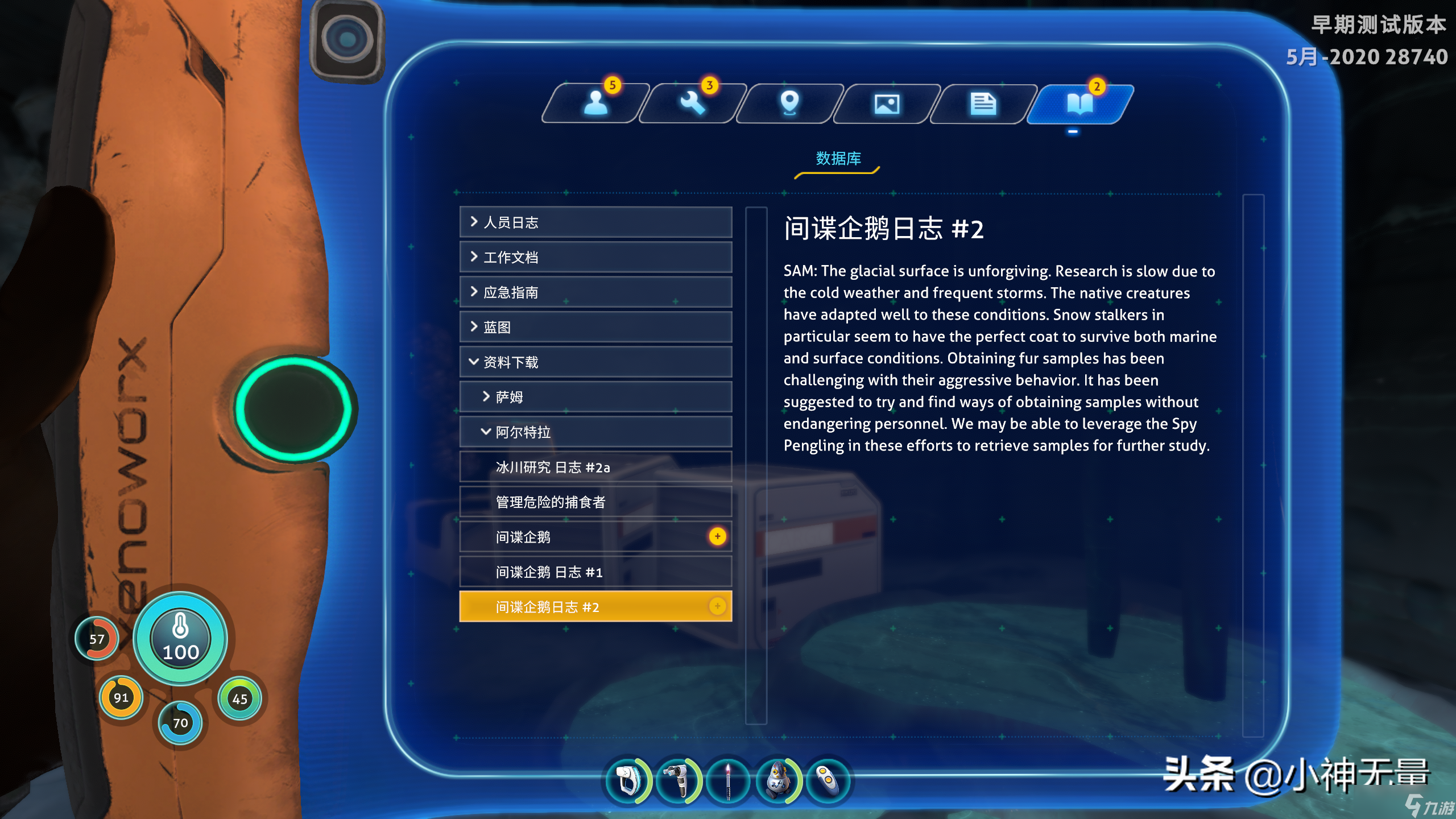Click the new-entry plus badge on 间谍企鹅
This screenshot has width=1456, height=819.
(x=718, y=535)
